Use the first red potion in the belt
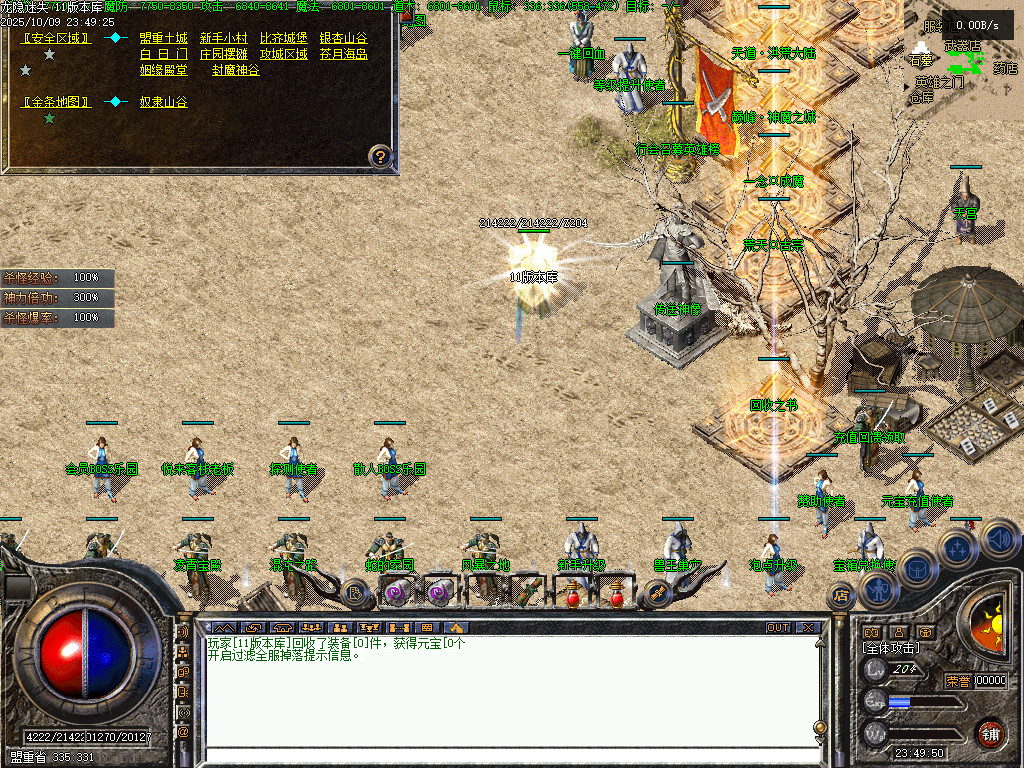The height and width of the screenshot is (768, 1024). pyautogui.click(x=573, y=596)
